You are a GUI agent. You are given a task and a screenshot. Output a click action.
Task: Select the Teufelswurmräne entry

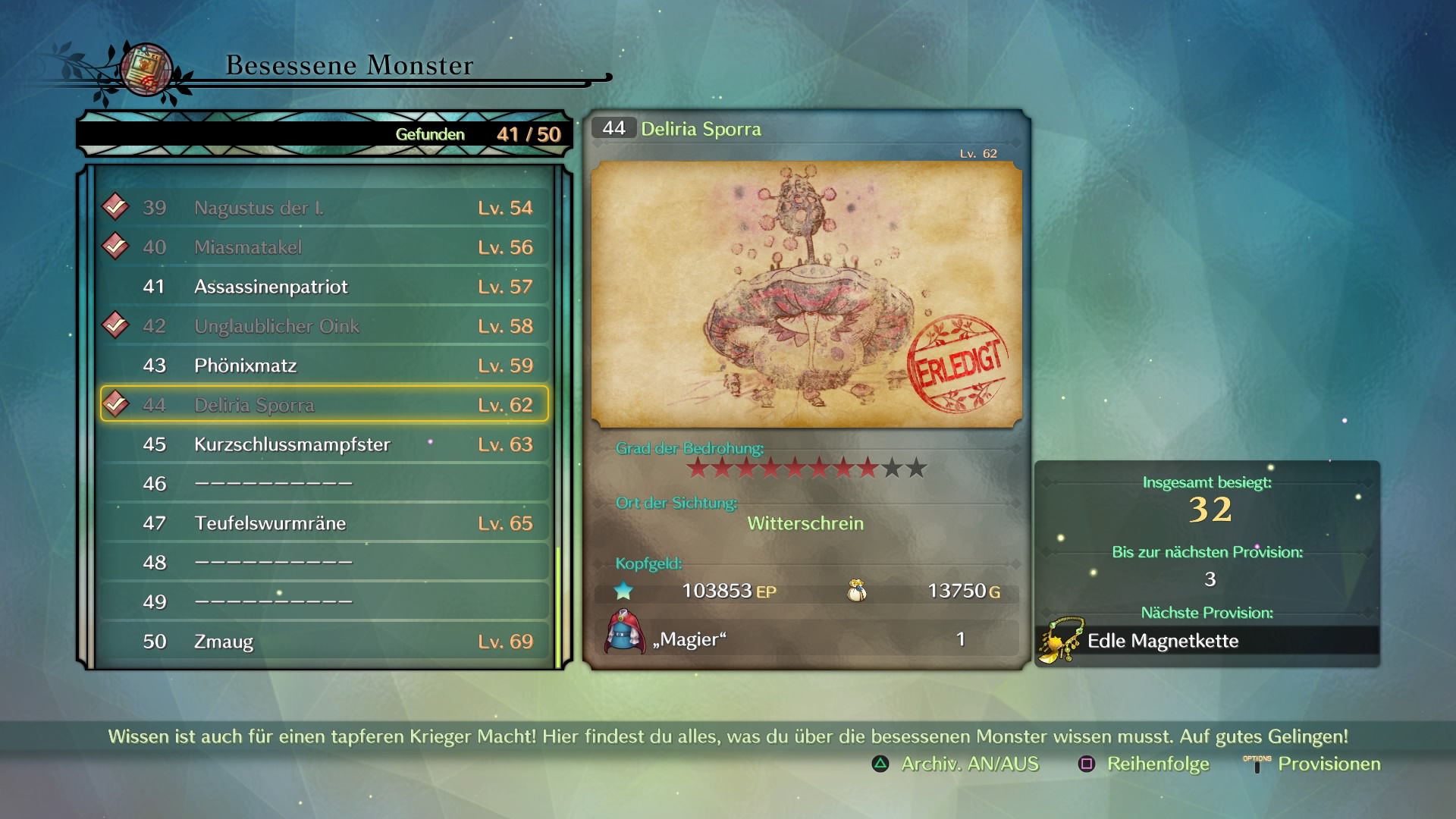coord(324,523)
